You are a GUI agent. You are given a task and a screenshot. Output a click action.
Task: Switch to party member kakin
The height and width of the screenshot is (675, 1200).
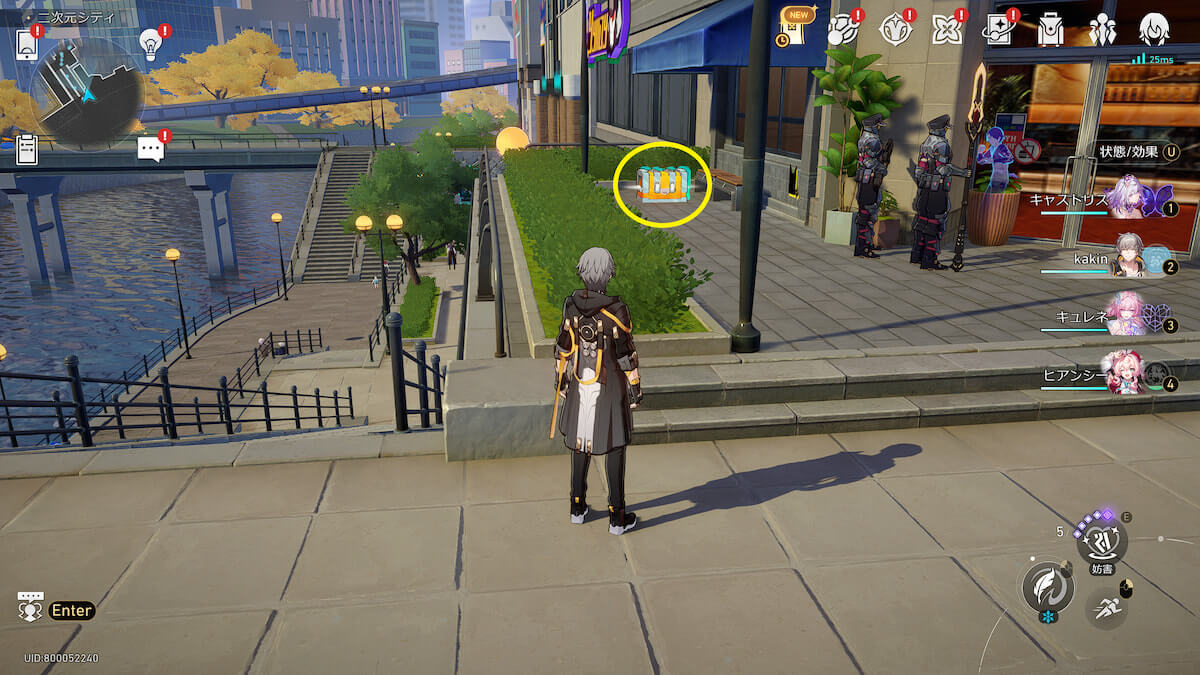tap(1128, 260)
